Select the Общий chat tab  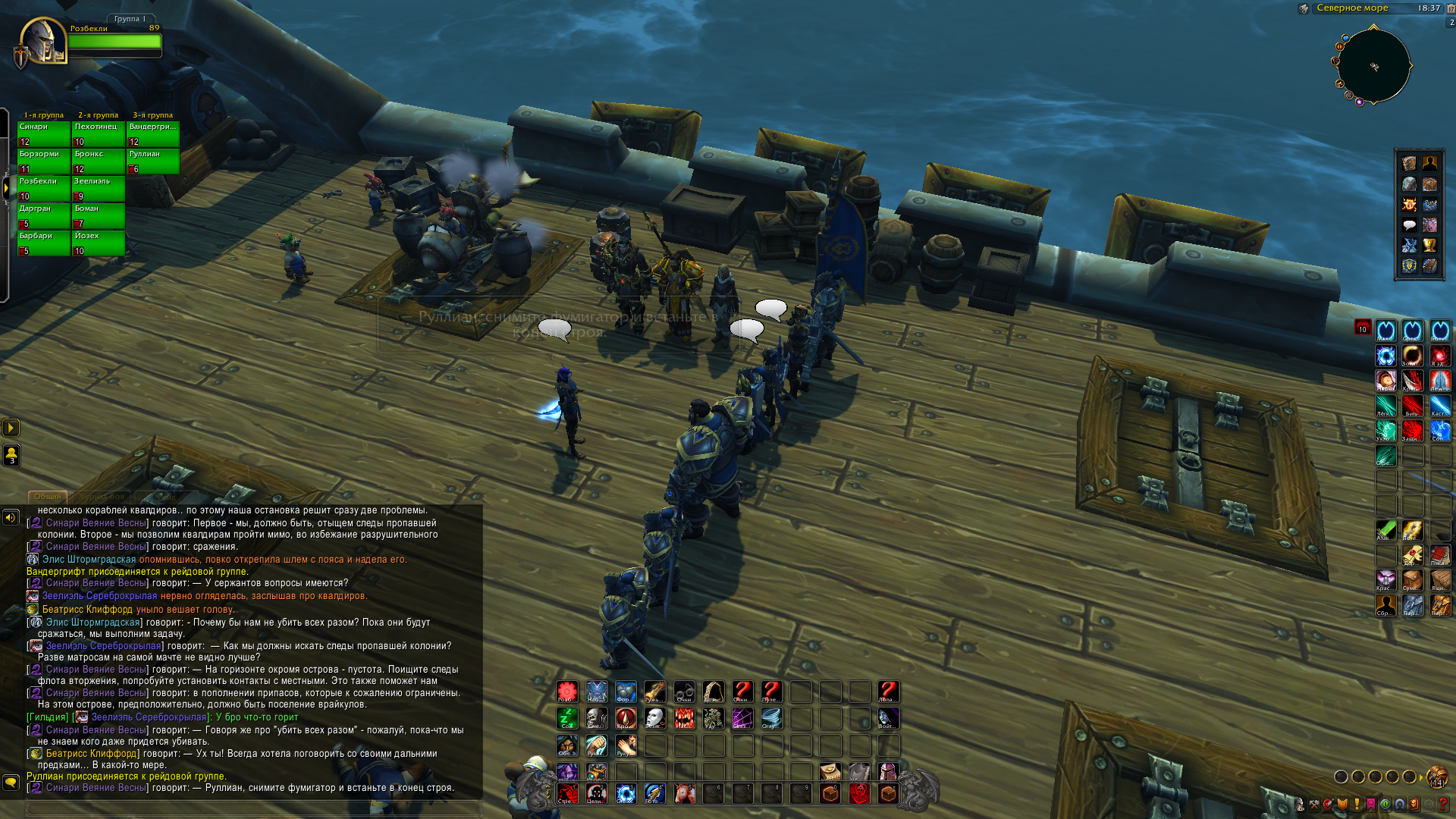pos(47,497)
